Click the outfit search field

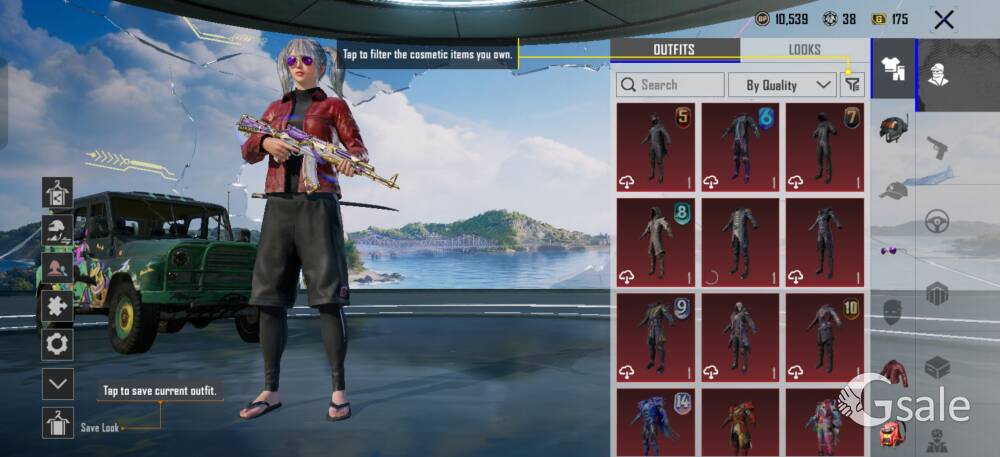click(x=671, y=85)
